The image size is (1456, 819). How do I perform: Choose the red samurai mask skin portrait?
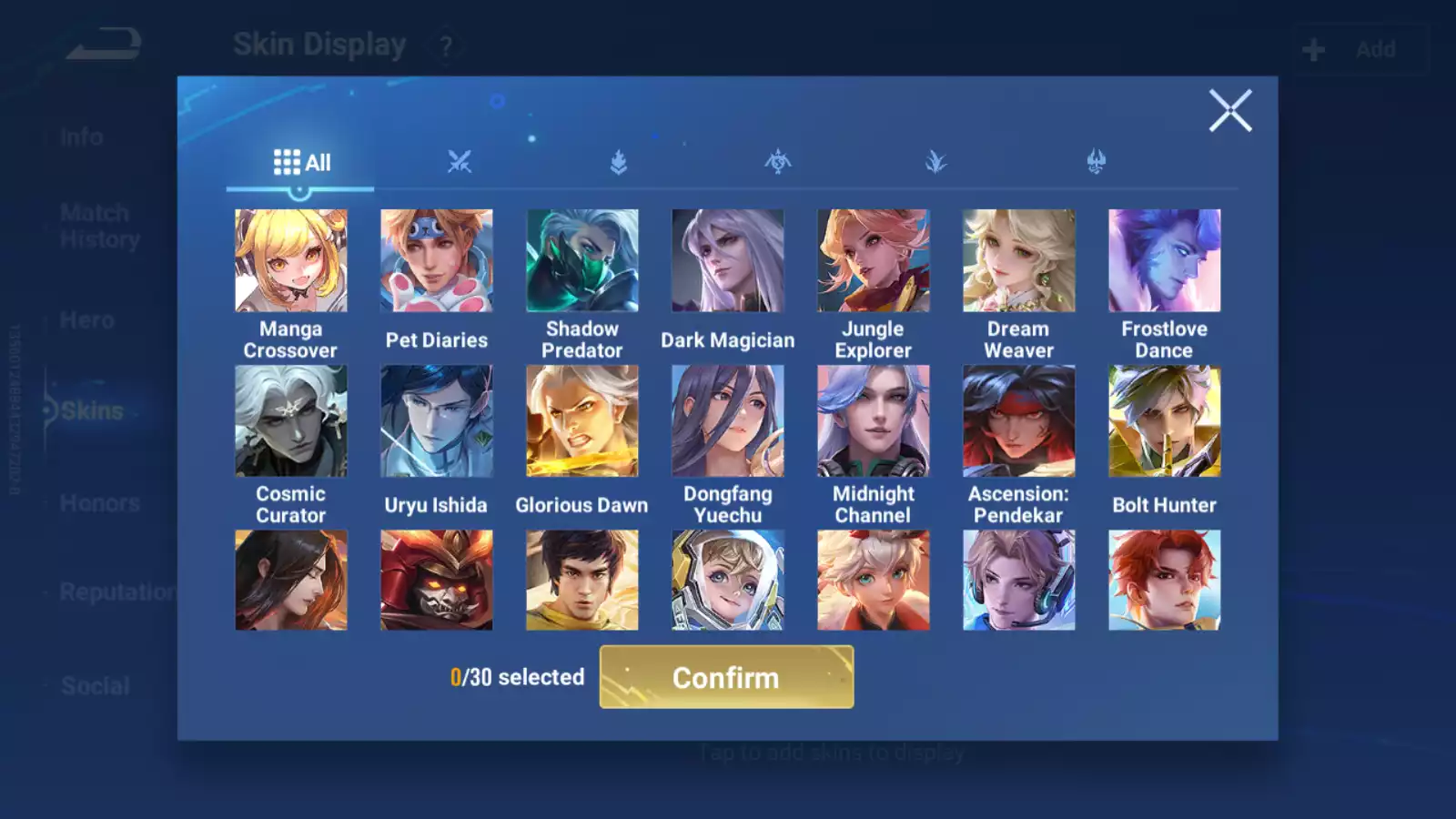point(436,580)
